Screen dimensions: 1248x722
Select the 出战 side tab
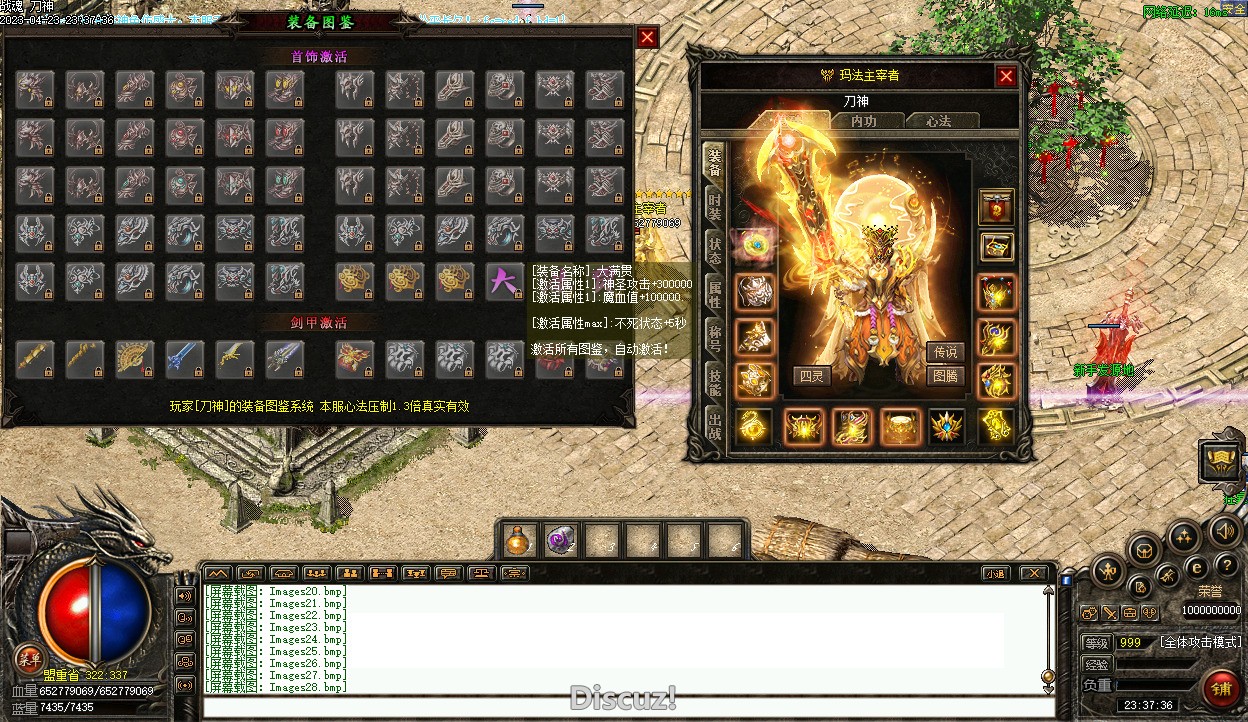pos(715,425)
